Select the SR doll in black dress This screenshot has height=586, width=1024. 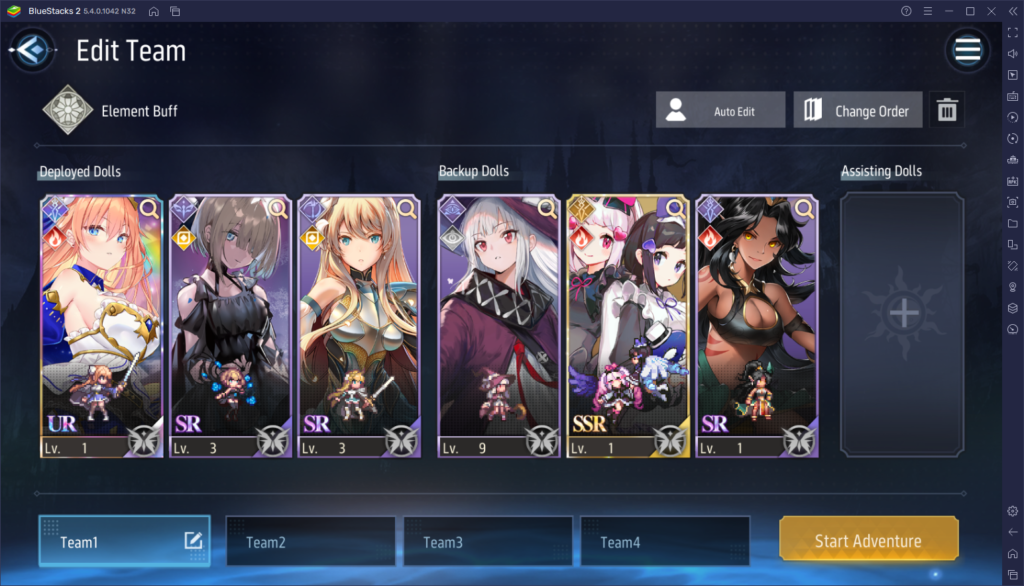tap(229, 320)
